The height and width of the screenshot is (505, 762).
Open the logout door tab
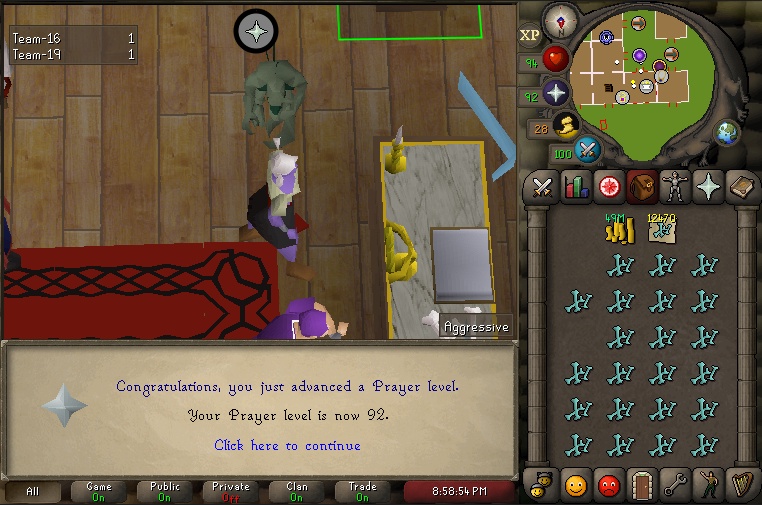point(641,487)
